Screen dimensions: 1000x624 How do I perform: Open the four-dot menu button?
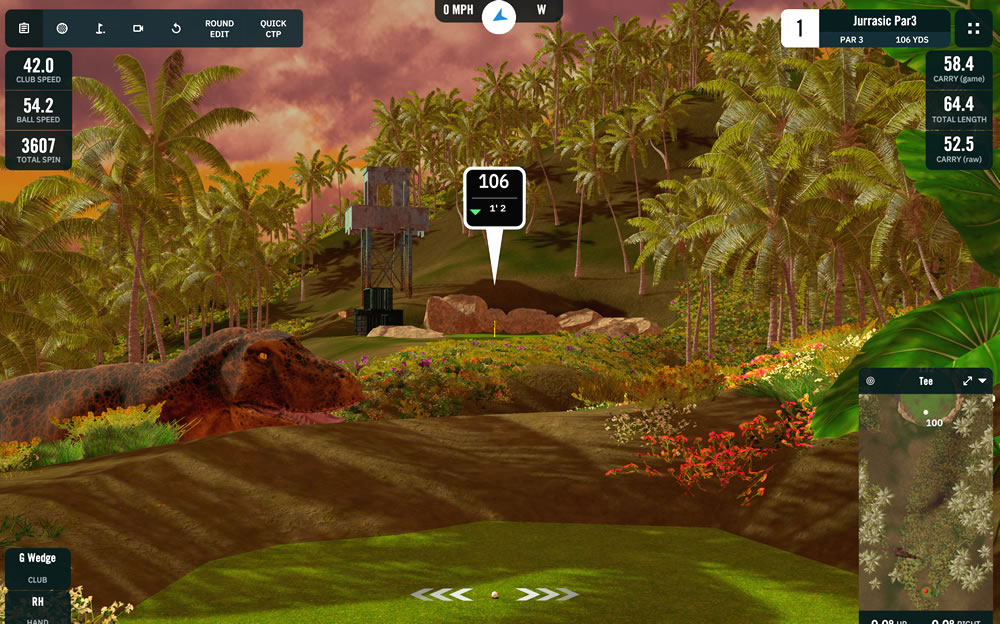click(x=973, y=29)
